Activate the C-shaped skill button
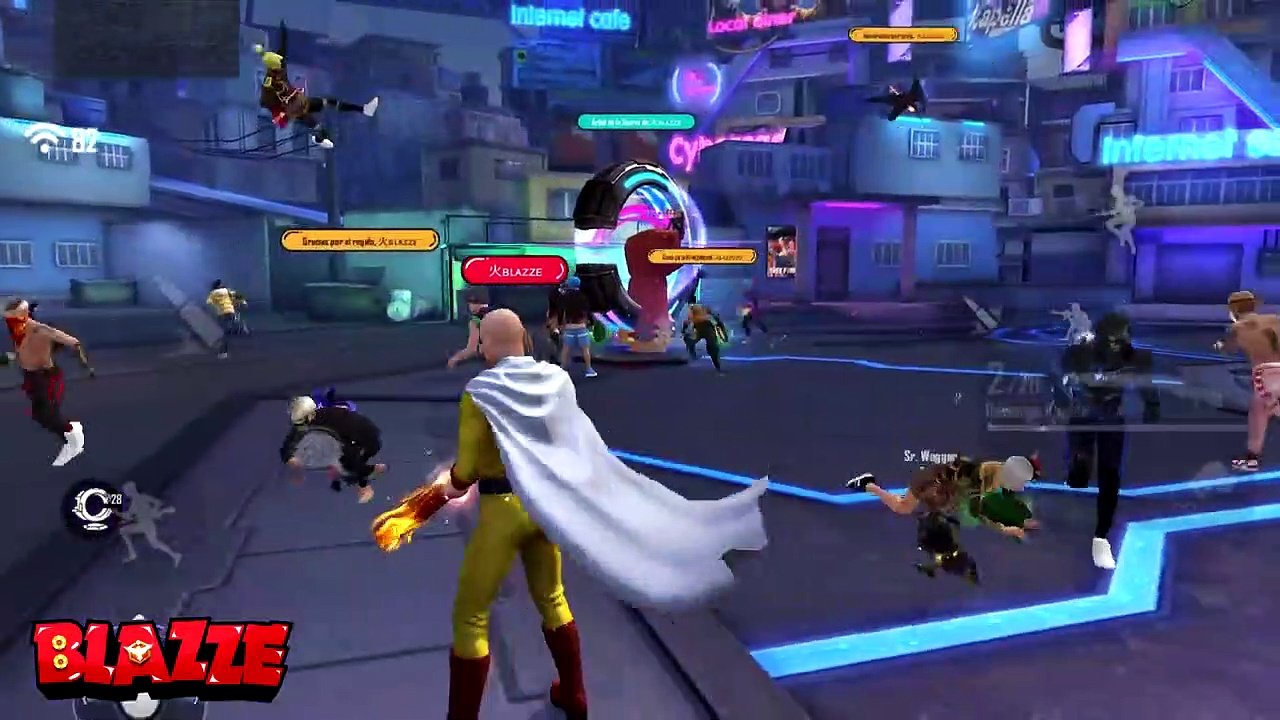The height and width of the screenshot is (720, 1280). 96,507
